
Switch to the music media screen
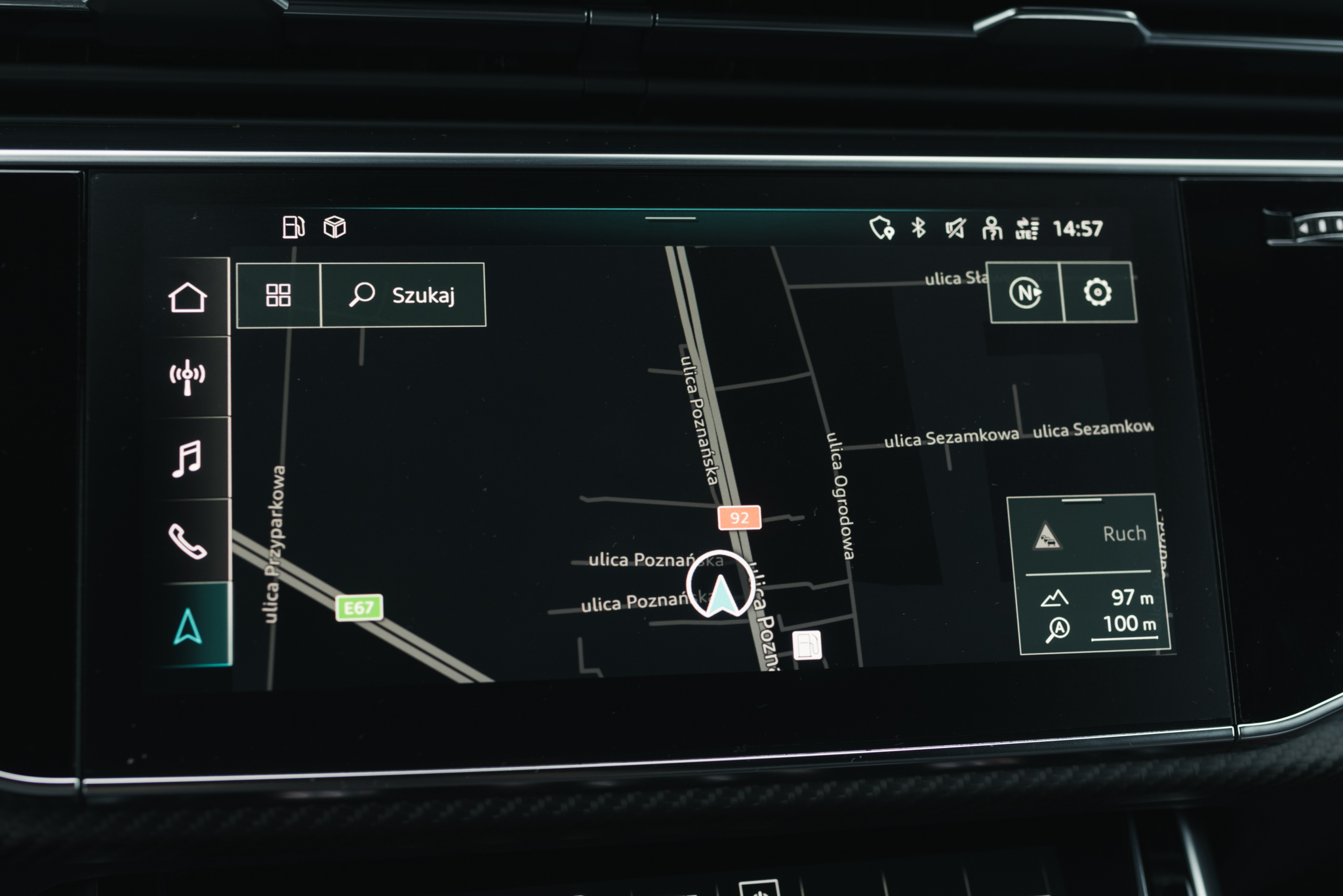pos(188,458)
